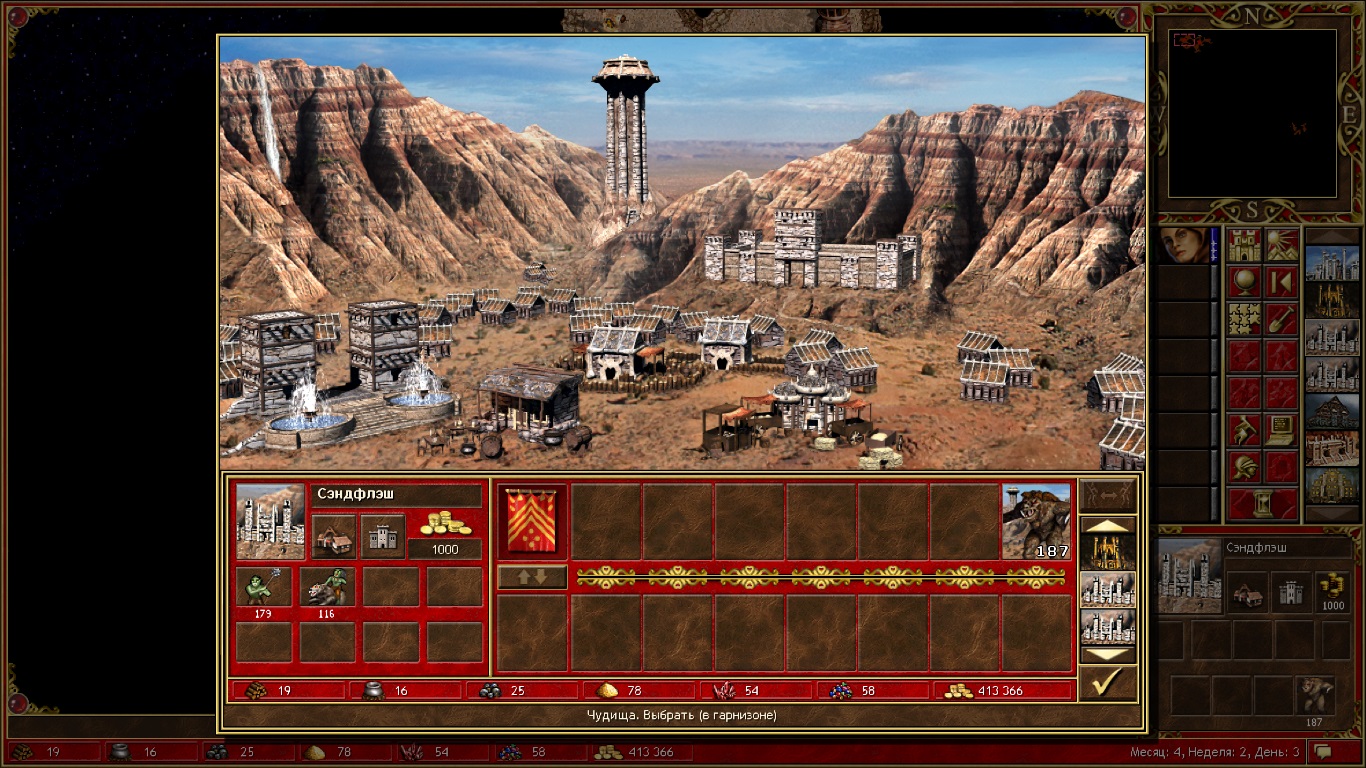Open the Сэндфлэш town portrait
The image size is (1366, 768).
point(270,521)
